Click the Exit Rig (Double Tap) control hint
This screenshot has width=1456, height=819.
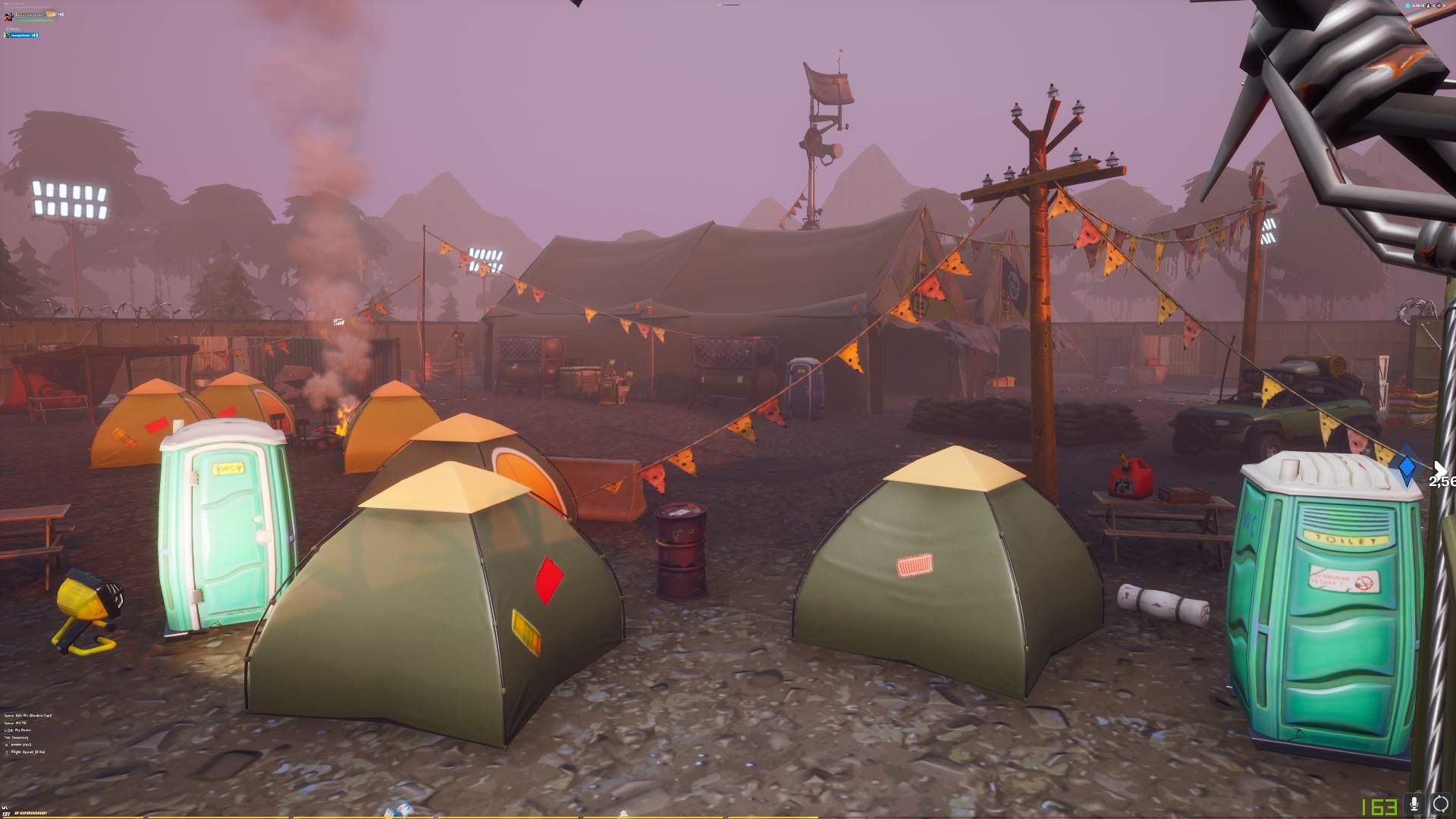27,716
